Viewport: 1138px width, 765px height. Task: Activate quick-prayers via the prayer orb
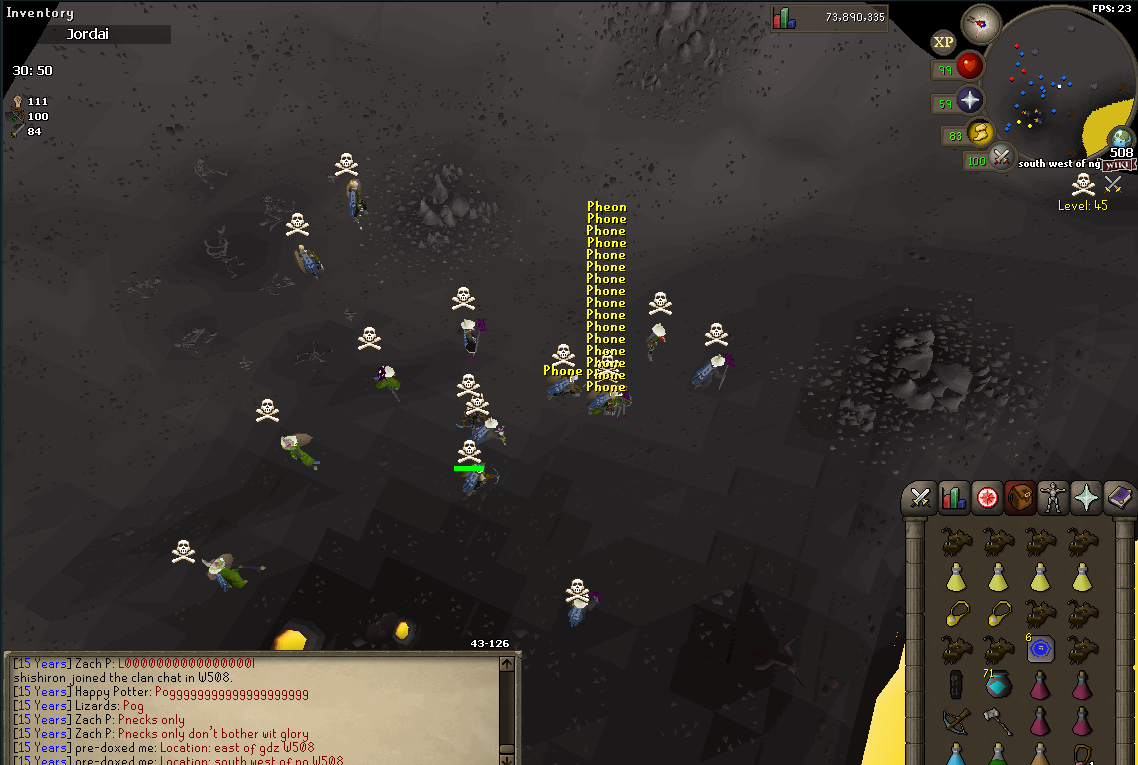click(x=969, y=100)
